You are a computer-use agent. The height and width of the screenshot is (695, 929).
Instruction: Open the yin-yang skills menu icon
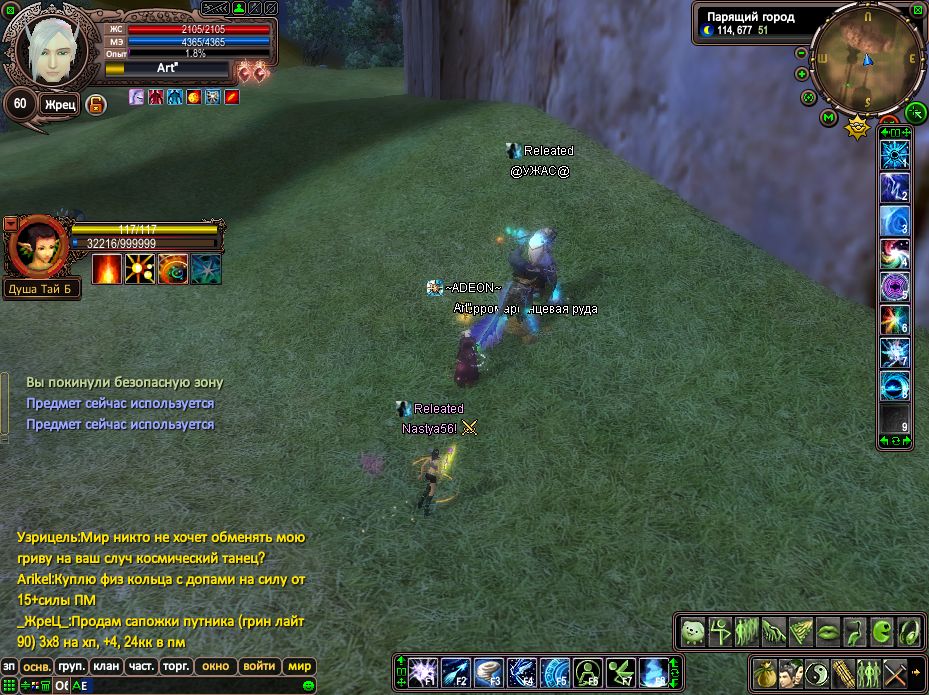point(816,671)
